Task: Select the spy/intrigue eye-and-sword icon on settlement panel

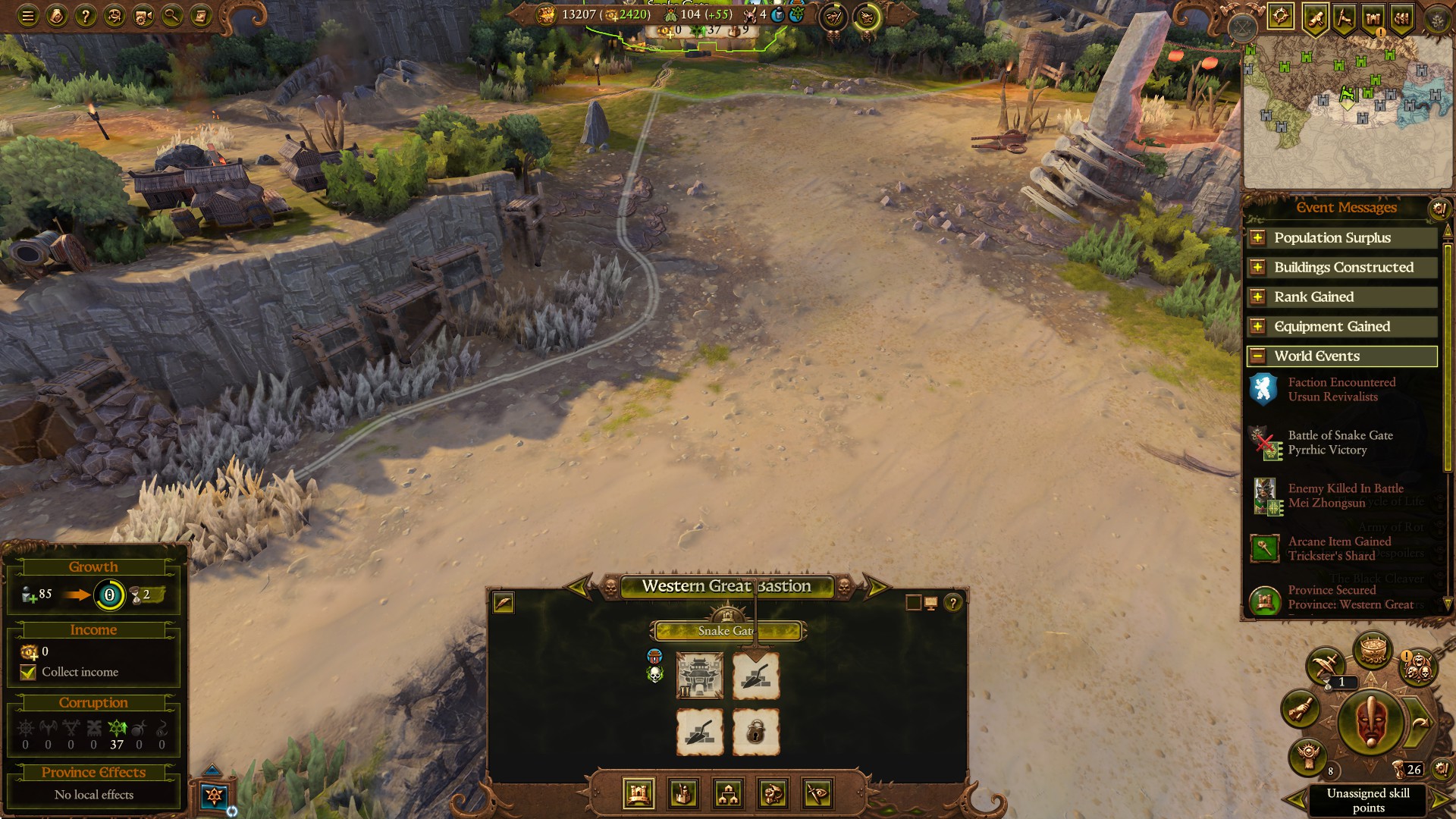Action: tap(817, 795)
